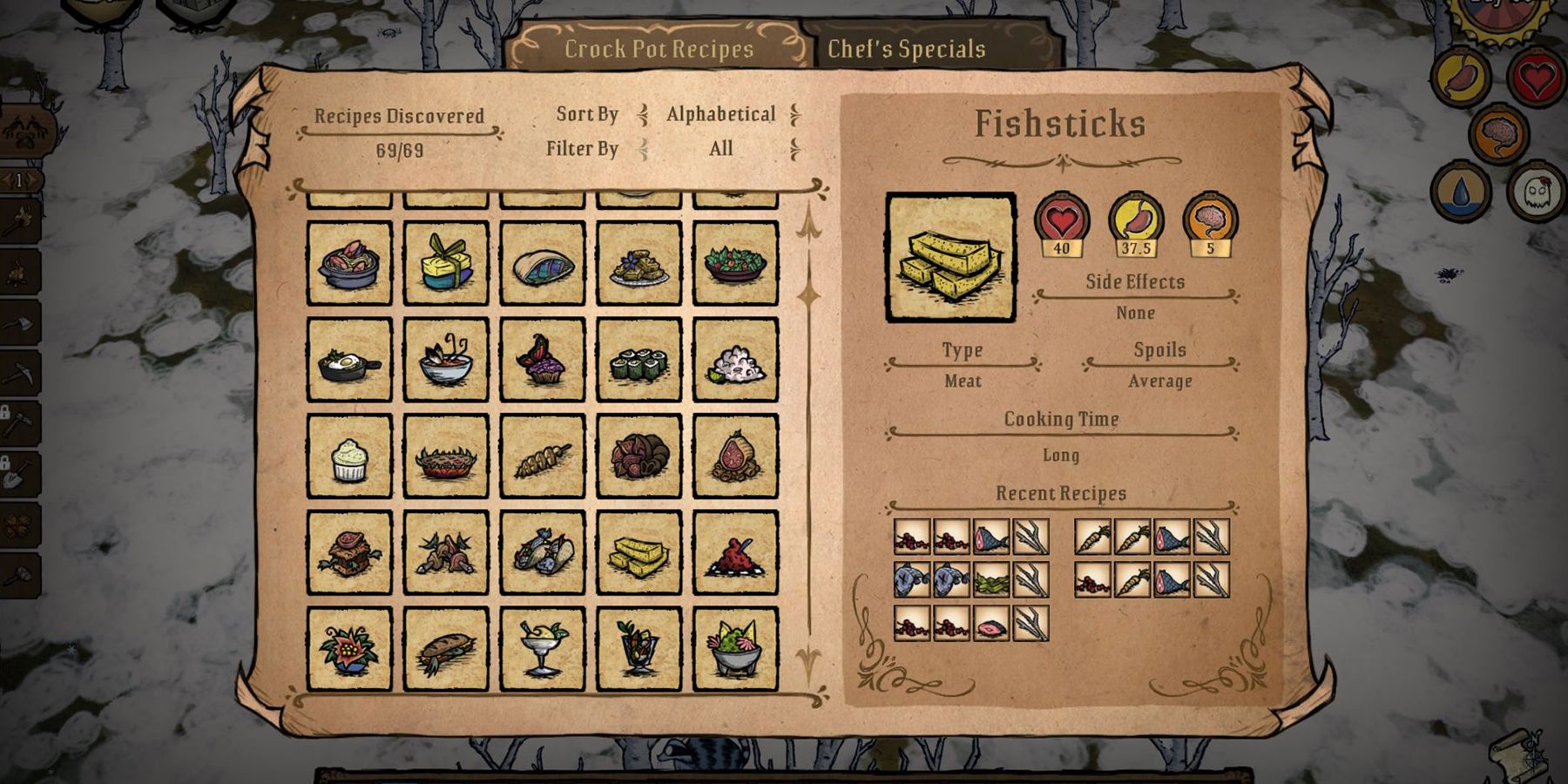Click the right arrow next to Alphabetical
This screenshot has width=1568, height=784.
point(795,114)
